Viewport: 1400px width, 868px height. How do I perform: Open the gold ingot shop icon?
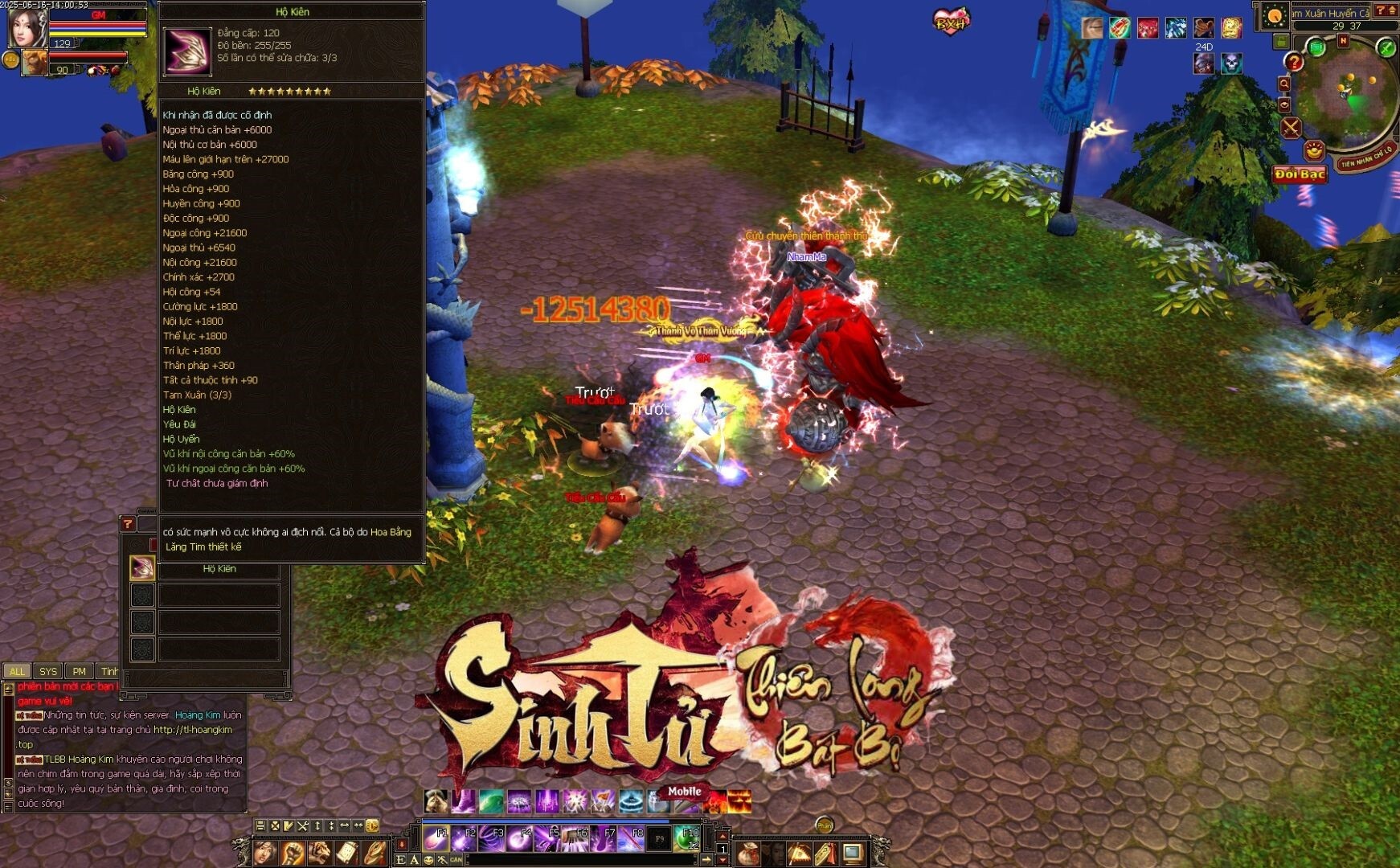[1314, 149]
